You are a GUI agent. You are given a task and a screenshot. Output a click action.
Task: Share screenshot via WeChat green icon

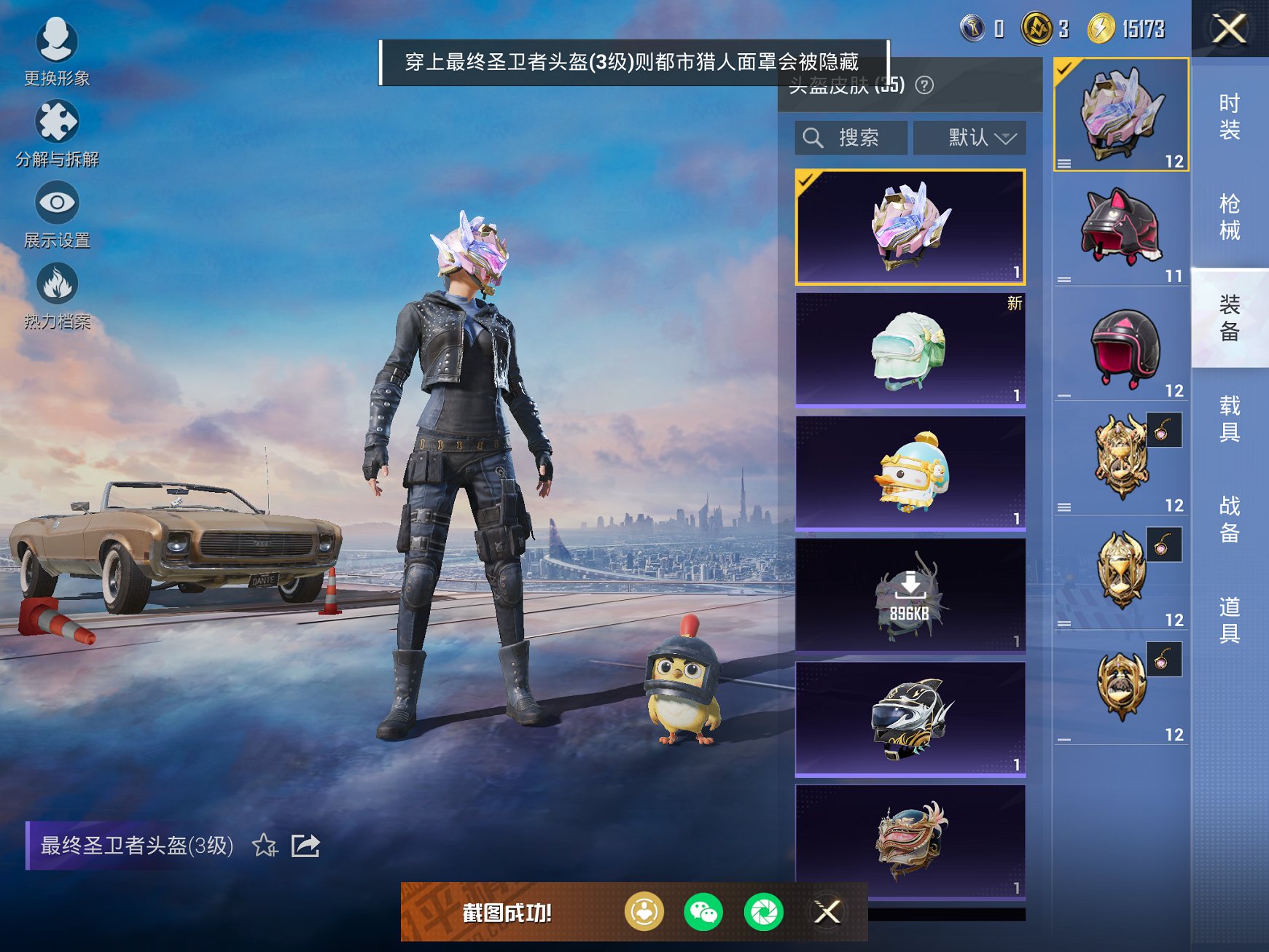click(705, 911)
